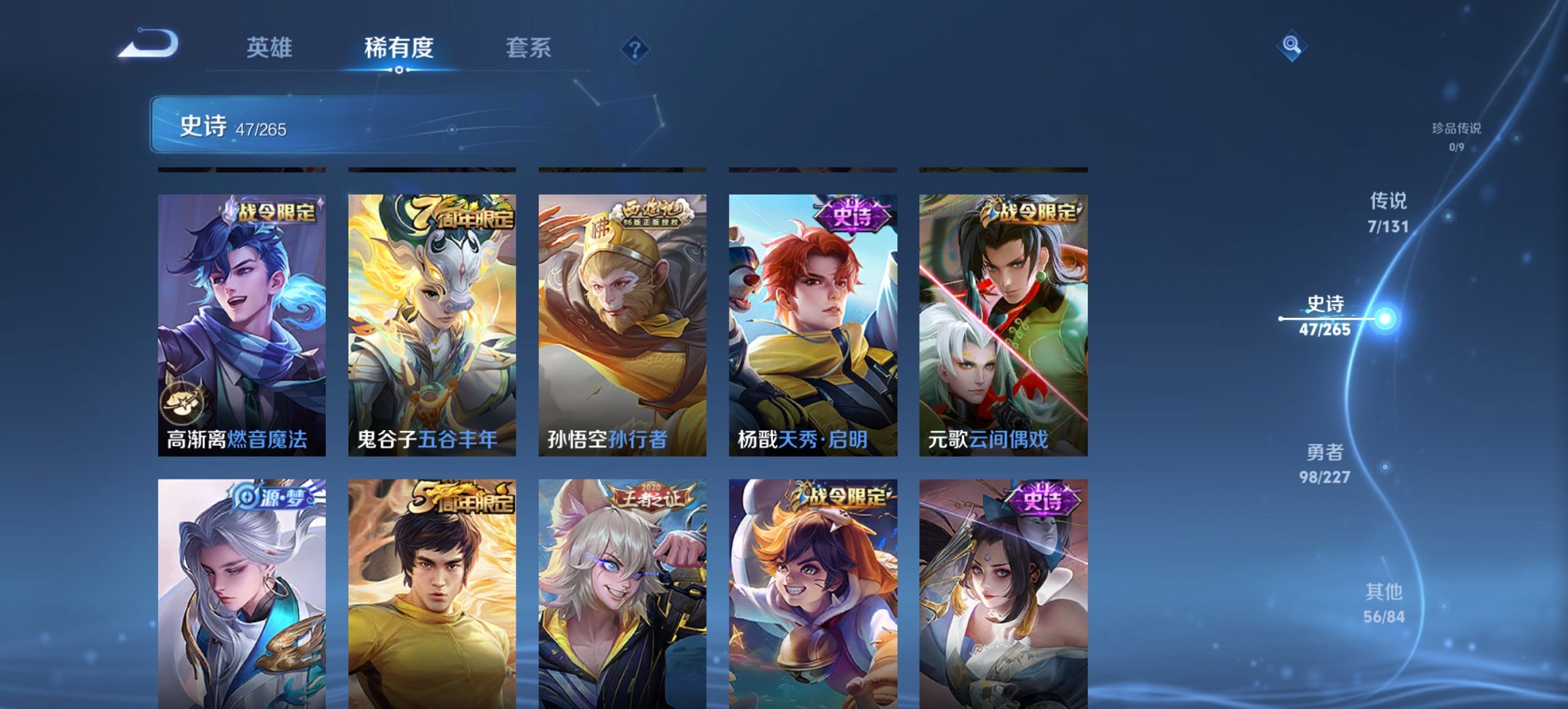Image resolution: width=1568 pixels, height=709 pixels.
Task: Click the question mark help icon
Action: click(635, 49)
